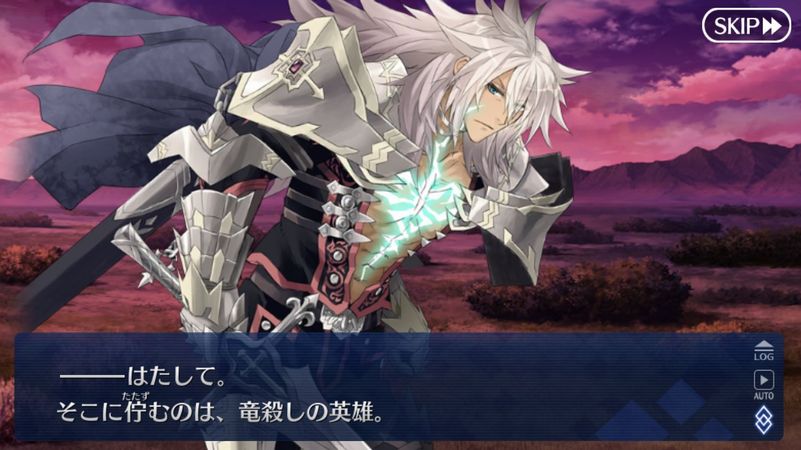The height and width of the screenshot is (450, 801).
Task: Click the blue diamond advance icon
Action: (764, 418)
